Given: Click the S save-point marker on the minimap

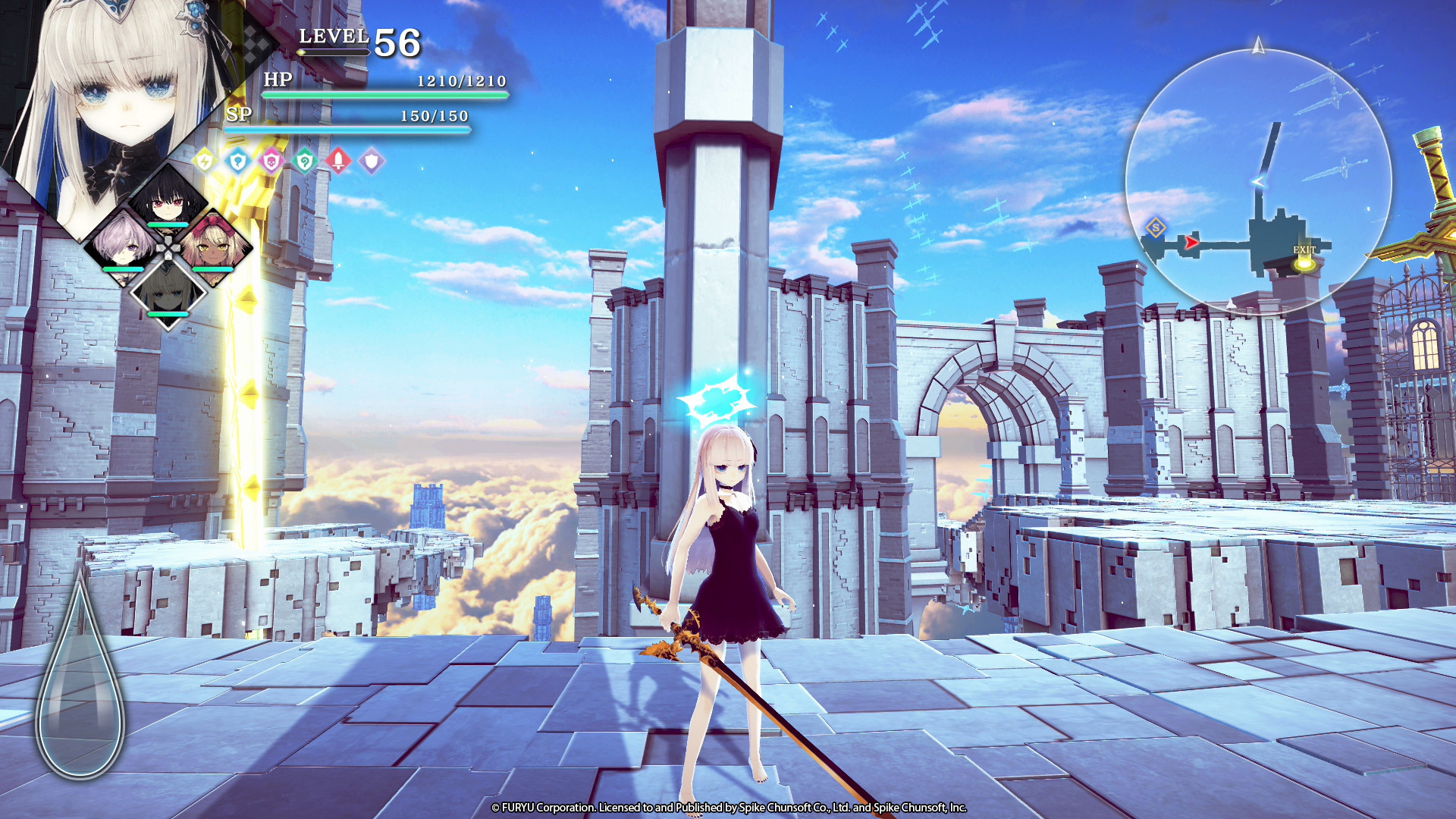Looking at the screenshot, I should [1156, 227].
